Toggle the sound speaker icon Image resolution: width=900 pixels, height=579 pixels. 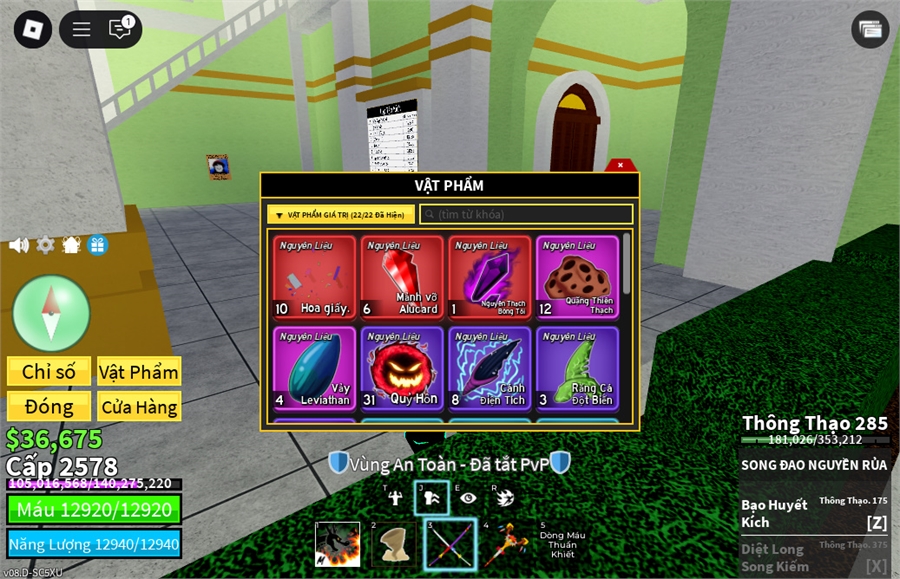pyautogui.click(x=19, y=245)
